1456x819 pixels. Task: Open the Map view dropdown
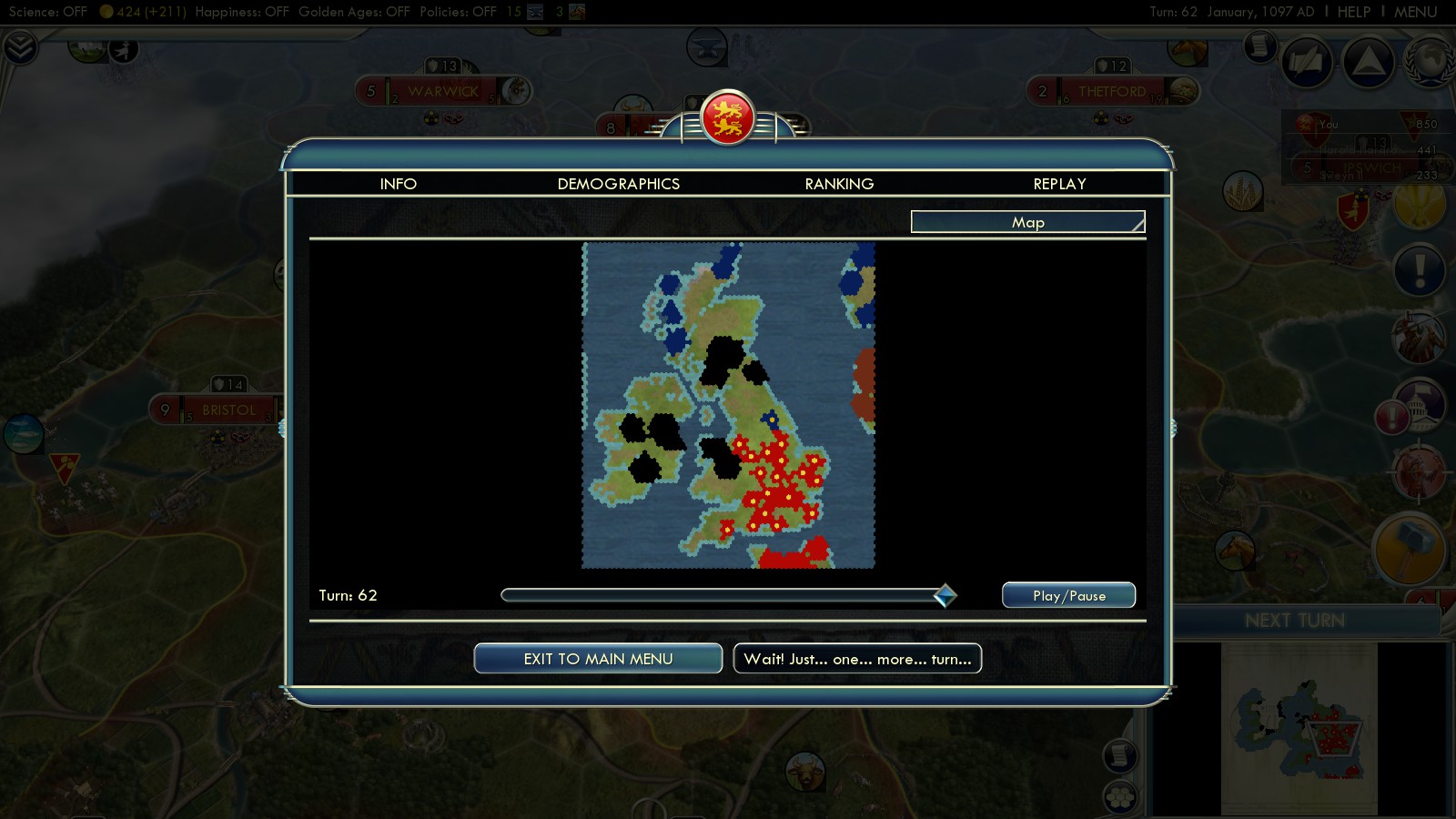coord(1027,222)
